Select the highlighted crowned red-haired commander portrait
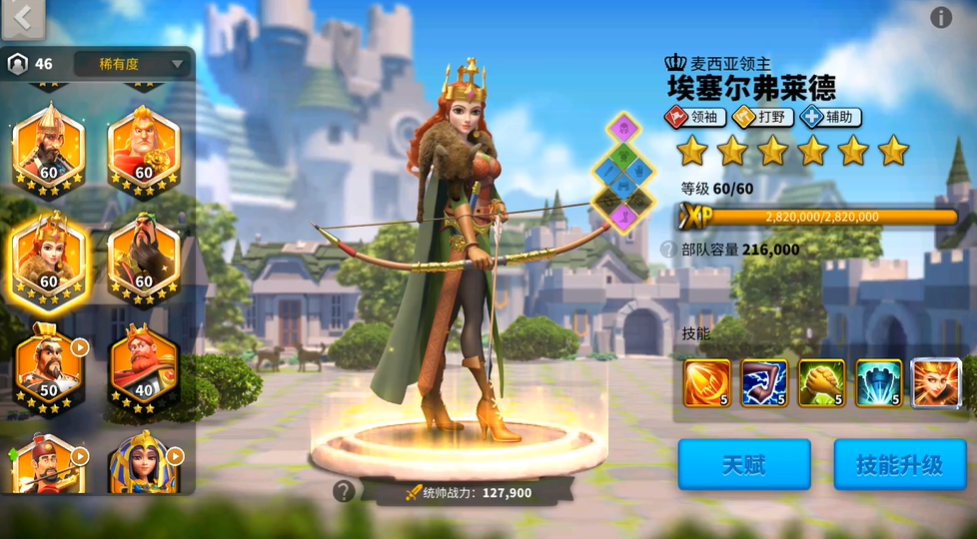The image size is (977, 539). pyautogui.click(x=48, y=258)
